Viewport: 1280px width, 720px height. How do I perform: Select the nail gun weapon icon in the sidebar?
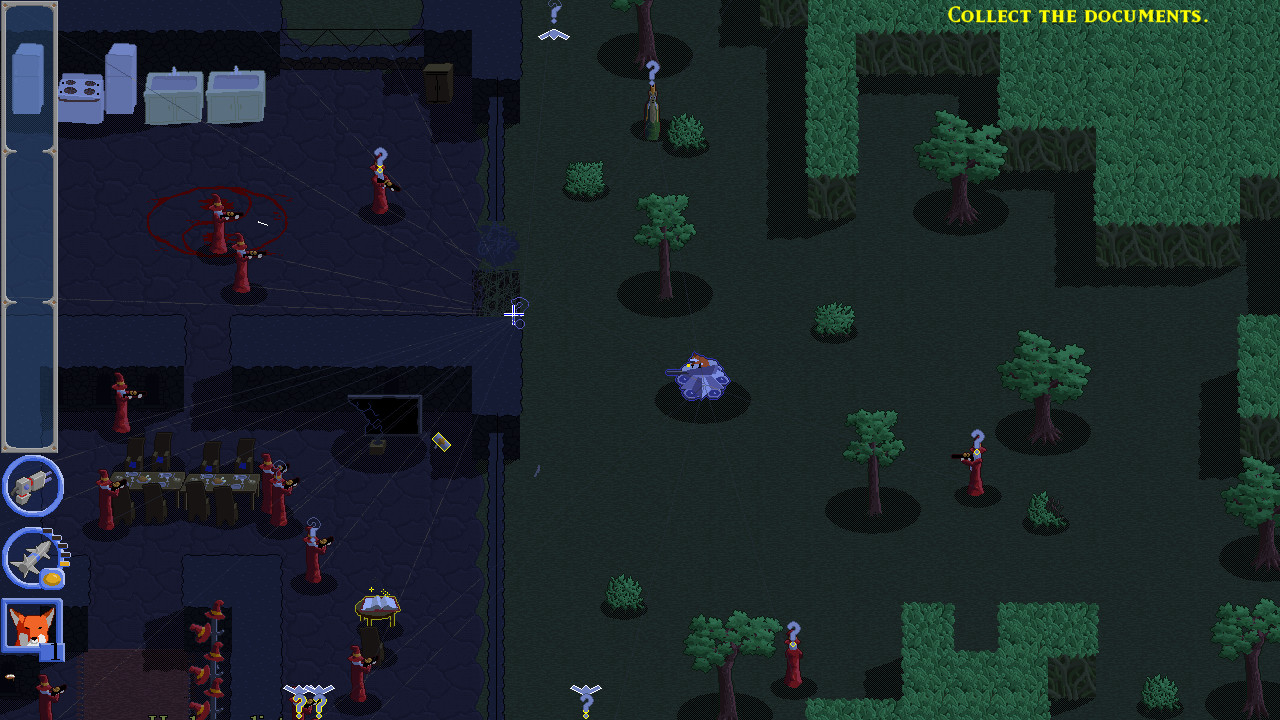[31, 485]
